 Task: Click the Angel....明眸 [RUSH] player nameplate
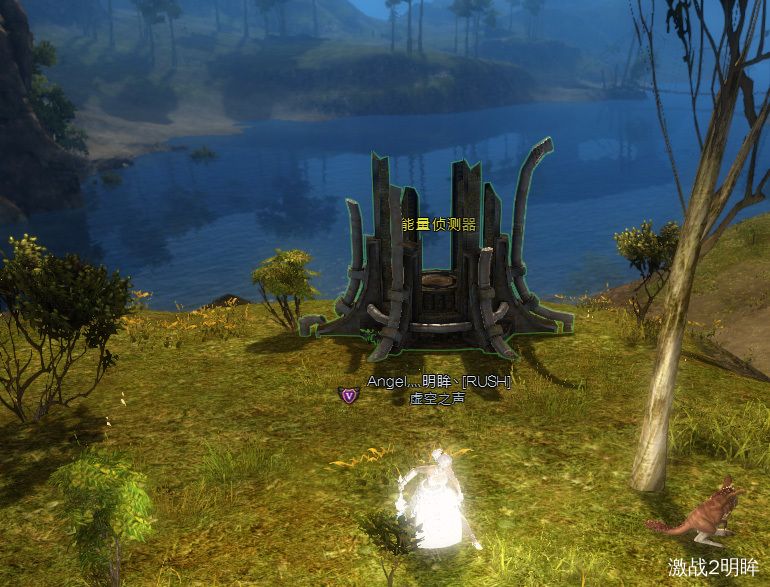click(x=438, y=381)
